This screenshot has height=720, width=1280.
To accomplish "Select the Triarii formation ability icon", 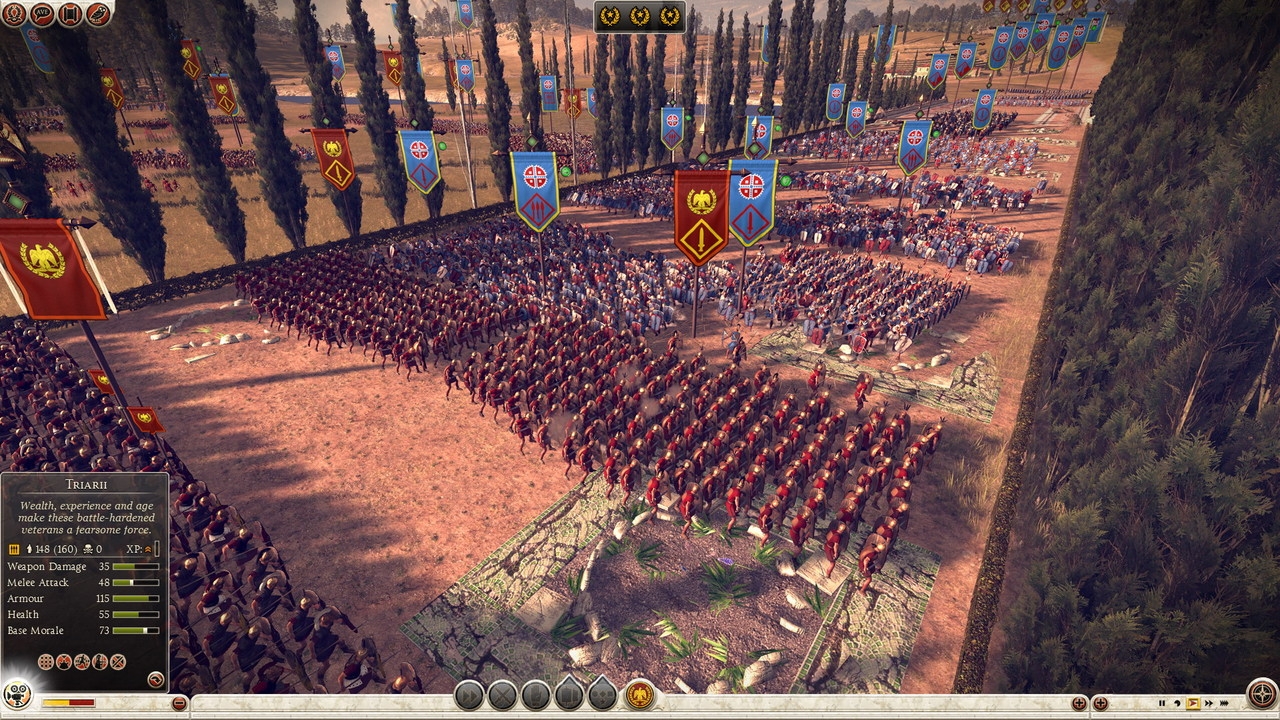I will click(46, 660).
